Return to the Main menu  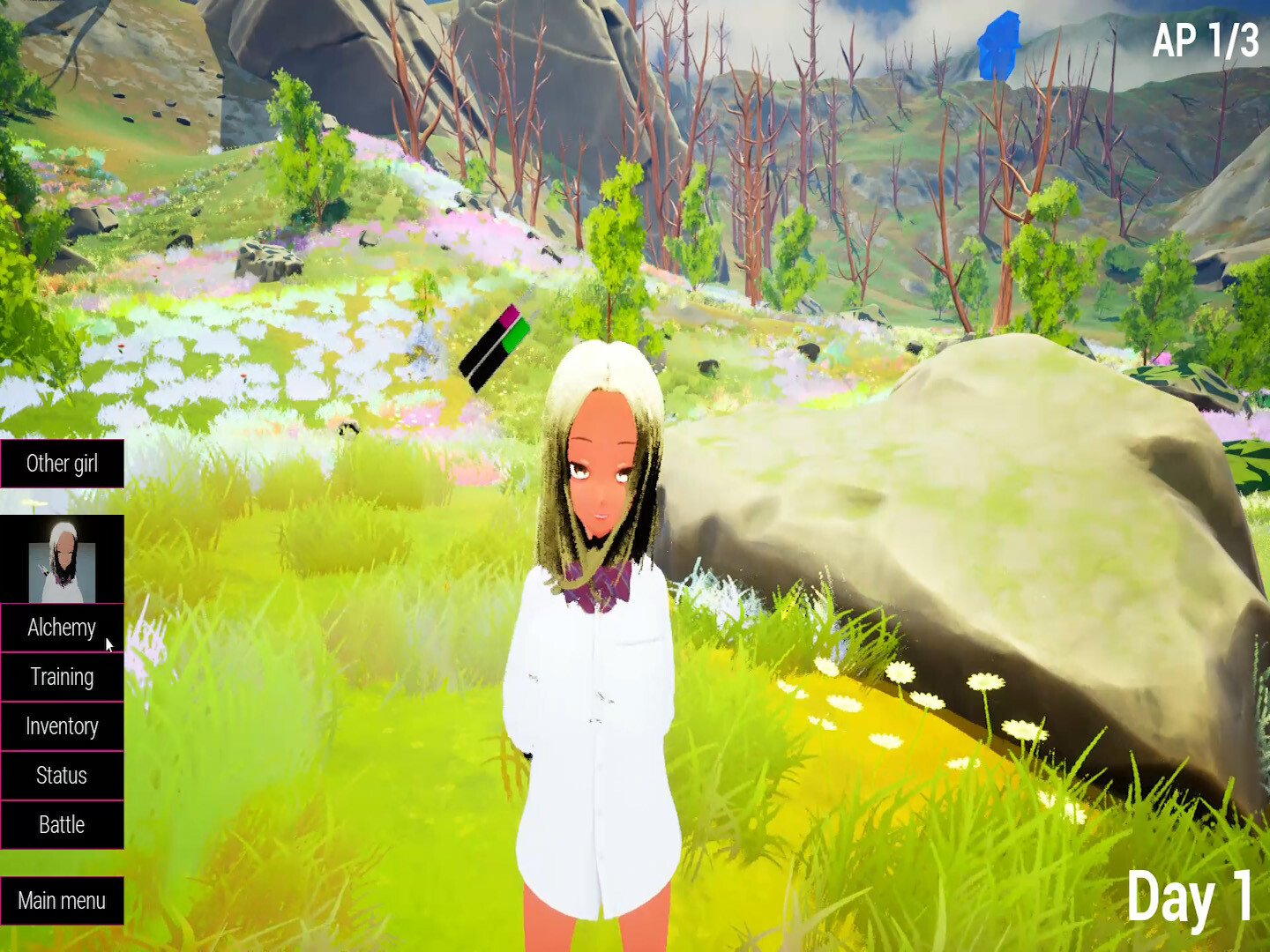point(62,901)
